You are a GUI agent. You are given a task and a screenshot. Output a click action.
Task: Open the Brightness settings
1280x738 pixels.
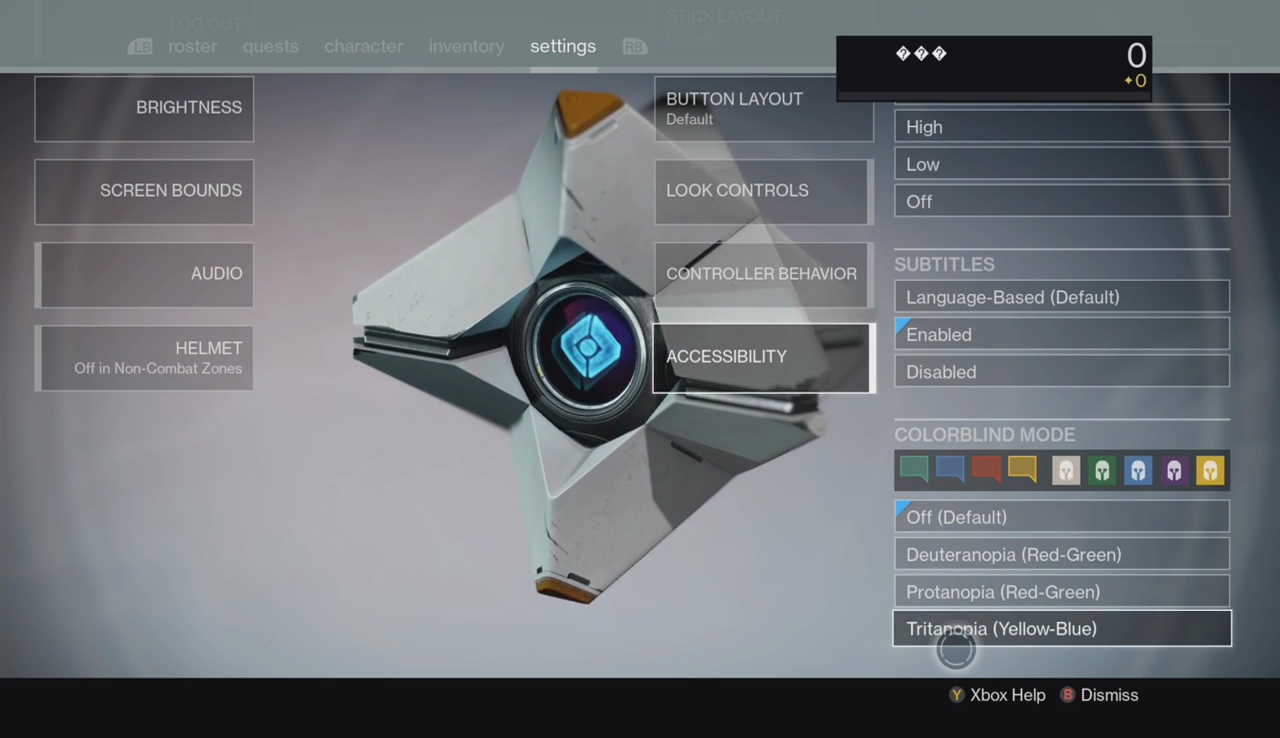coord(144,108)
